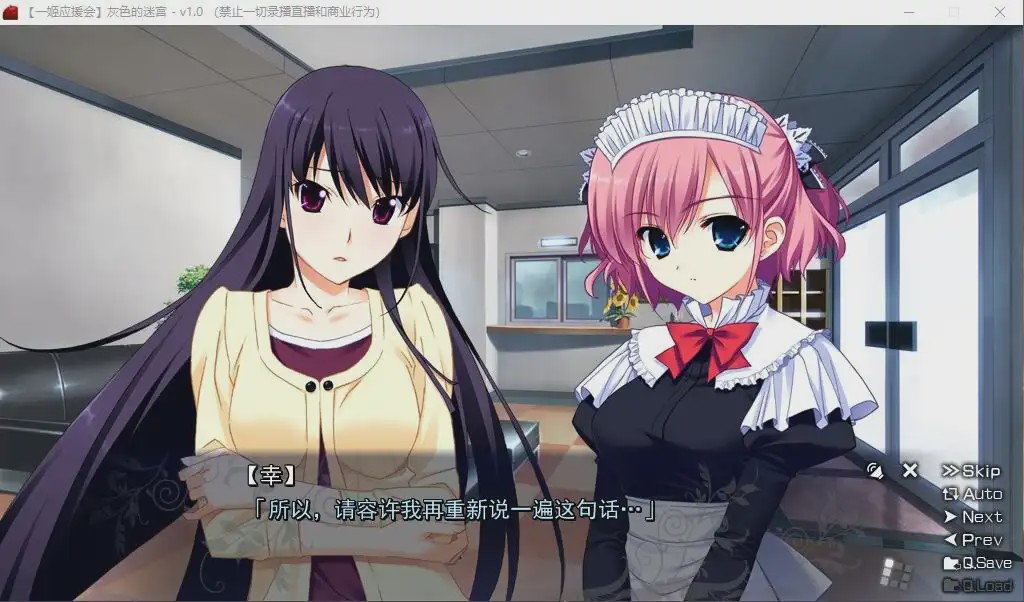Quick save with Q.Save
Image resolution: width=1024 pixels, height=602 pixels.
tap(977, 563)
